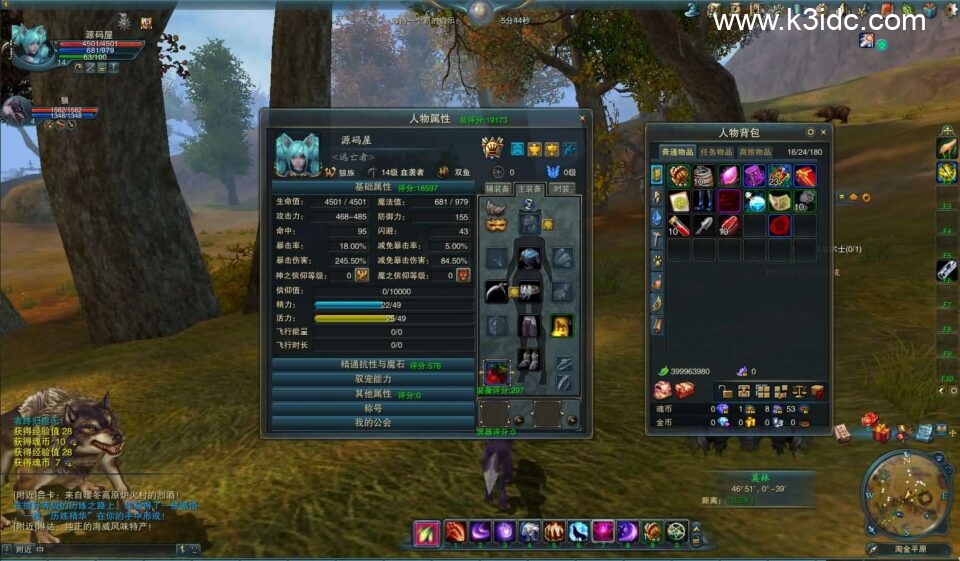Expand the 精通抗性与魔石 section

coord(373,365)
